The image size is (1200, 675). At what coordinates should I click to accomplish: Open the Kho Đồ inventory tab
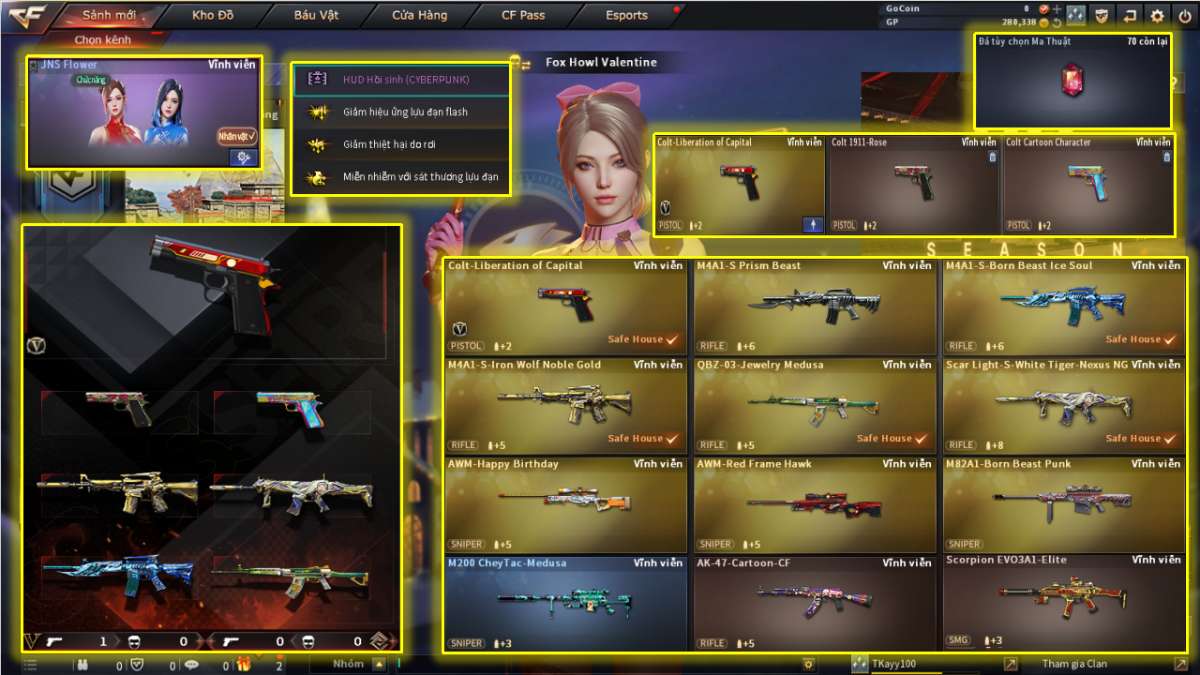tap(212, 15)
